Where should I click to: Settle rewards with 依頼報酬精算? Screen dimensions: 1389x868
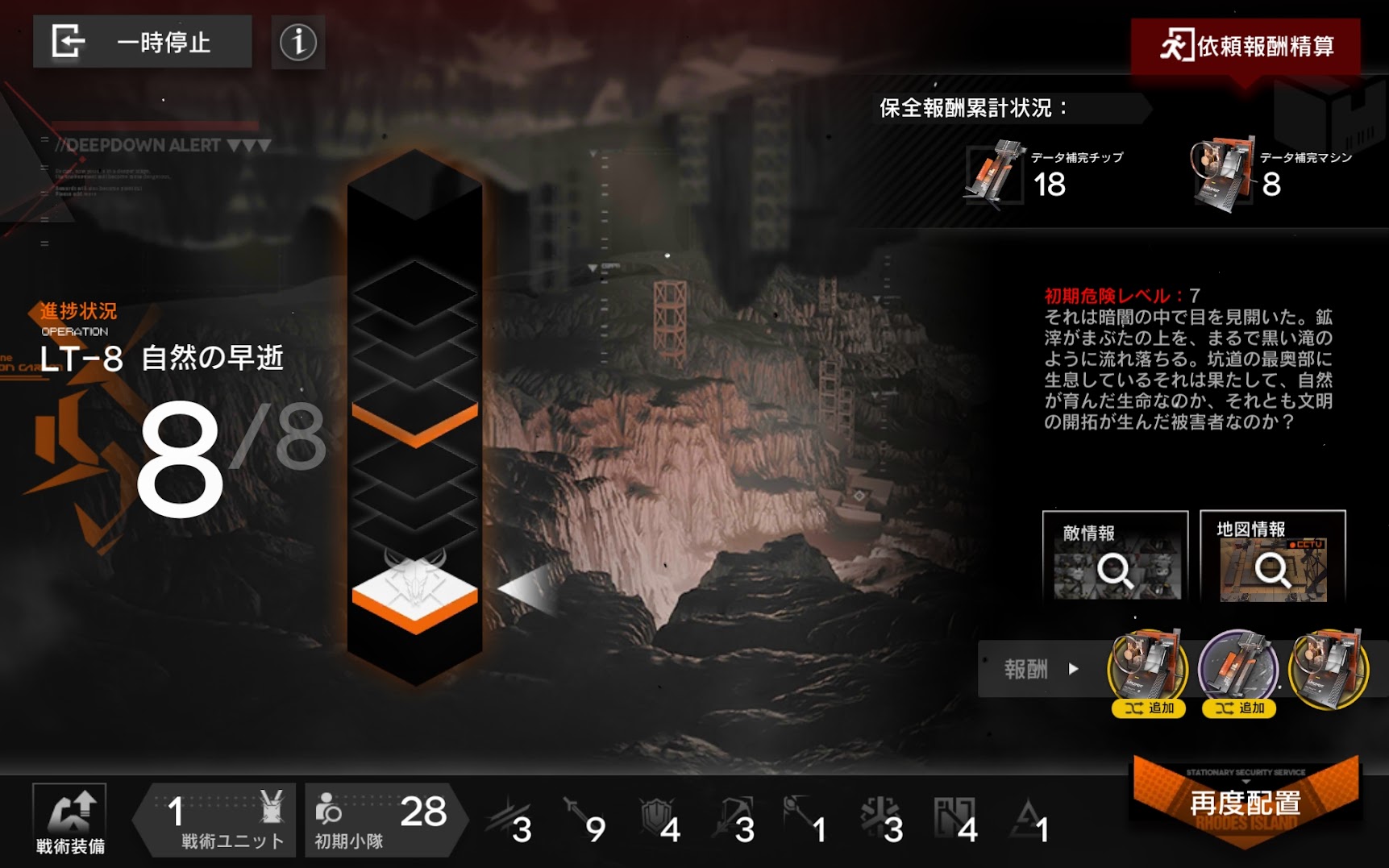(x=1246, y=46)
